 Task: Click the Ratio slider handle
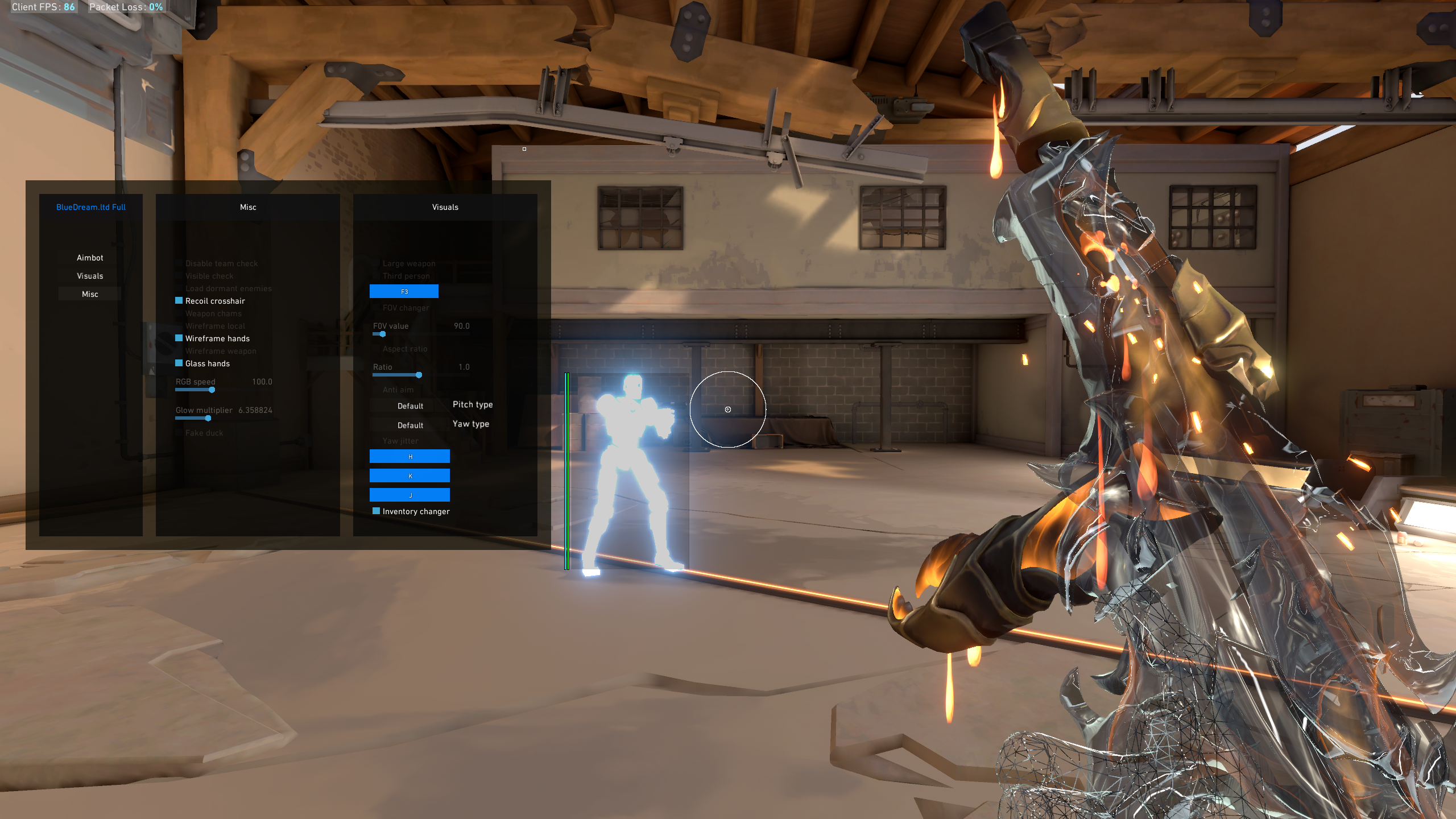(419, 375)
